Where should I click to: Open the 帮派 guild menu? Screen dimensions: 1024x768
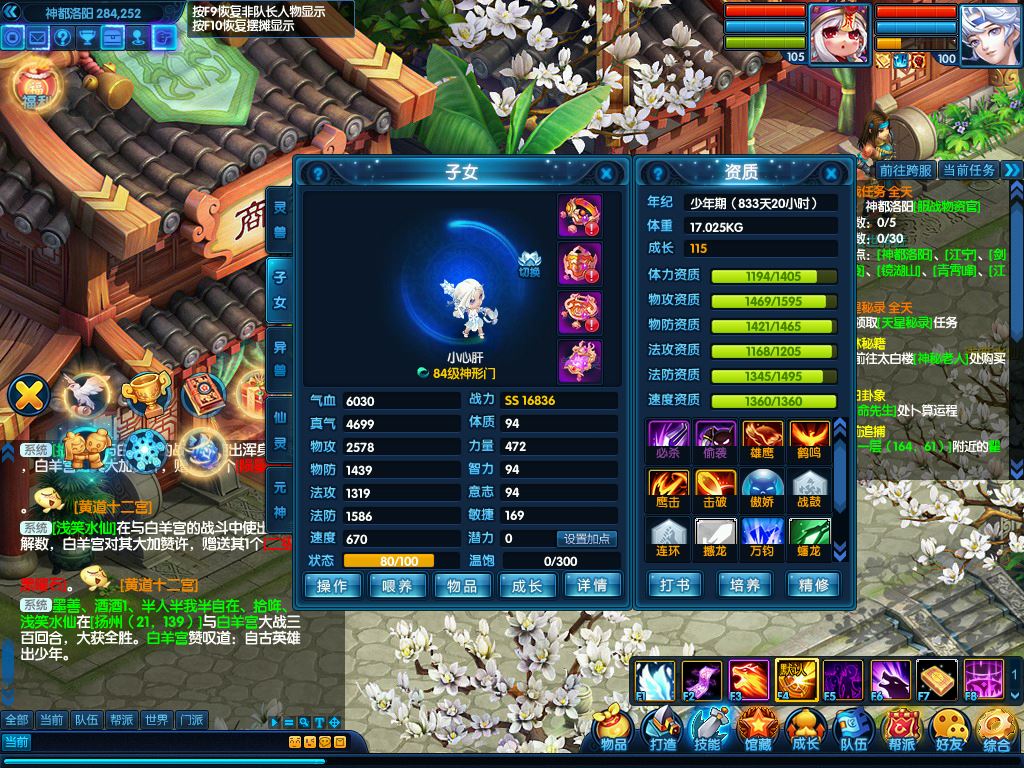tap(901, 730)
